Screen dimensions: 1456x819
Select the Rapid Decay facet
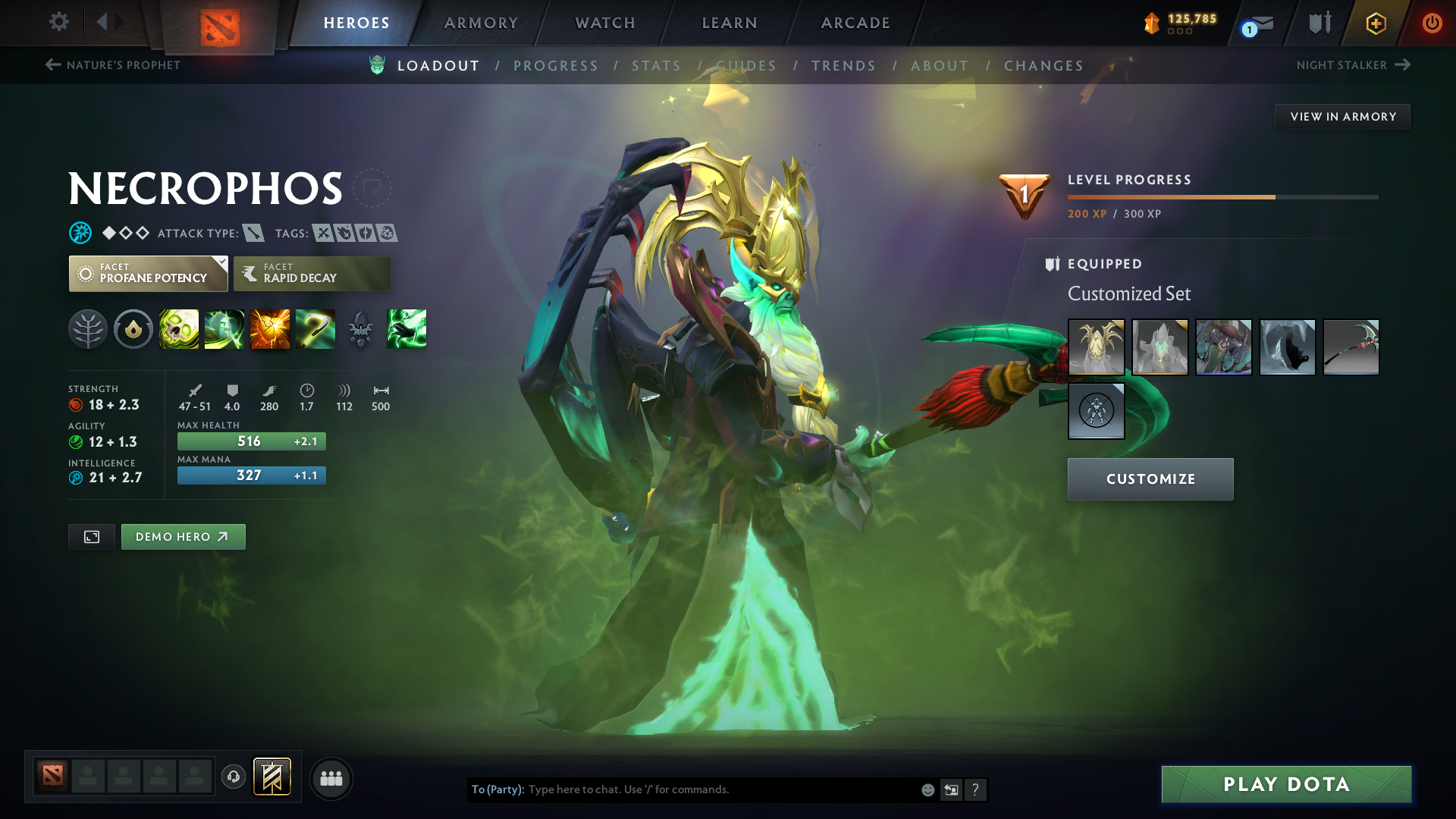click(311, 273)
